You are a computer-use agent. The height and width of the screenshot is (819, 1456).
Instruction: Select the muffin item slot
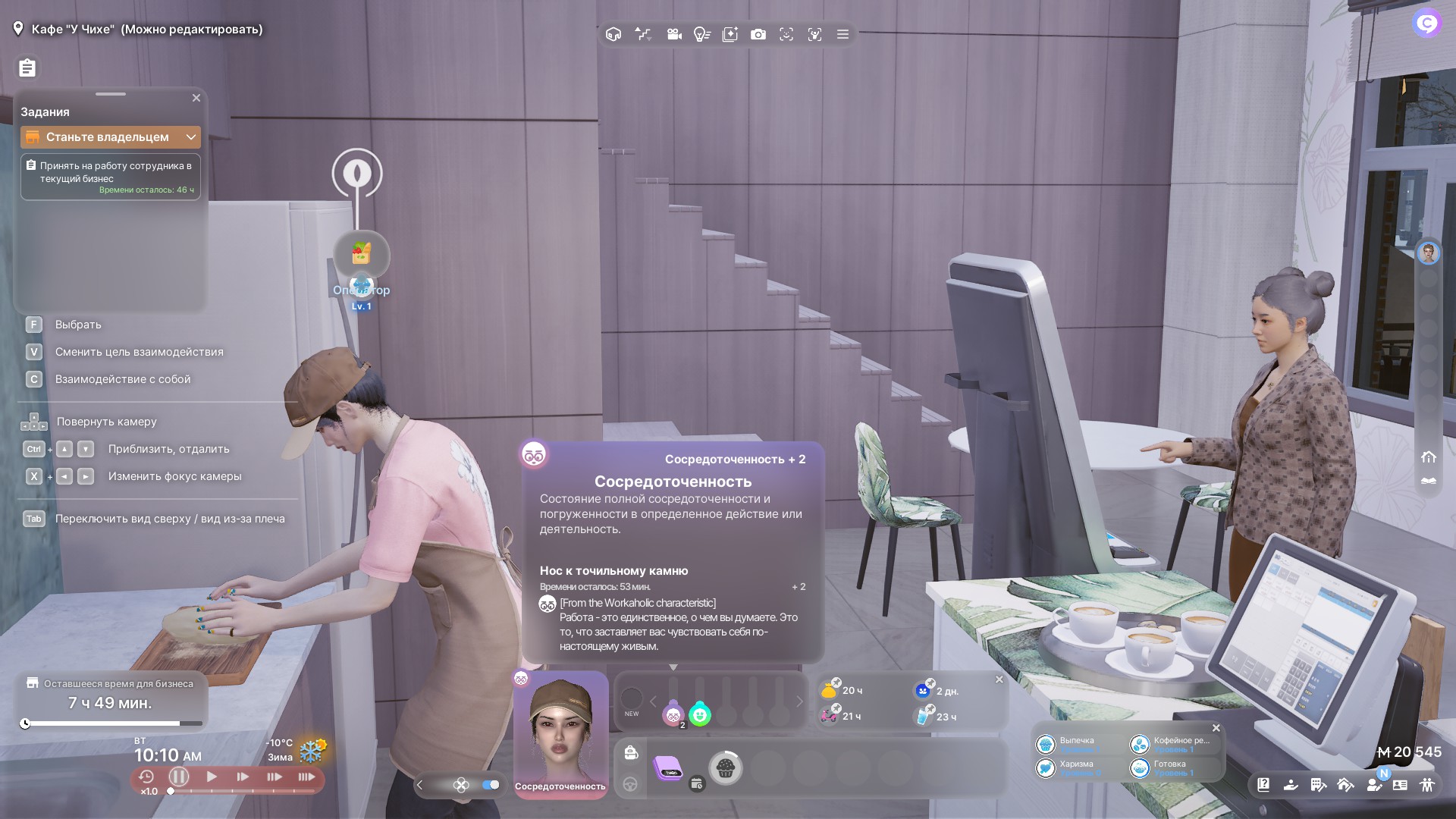coord(725,768)
